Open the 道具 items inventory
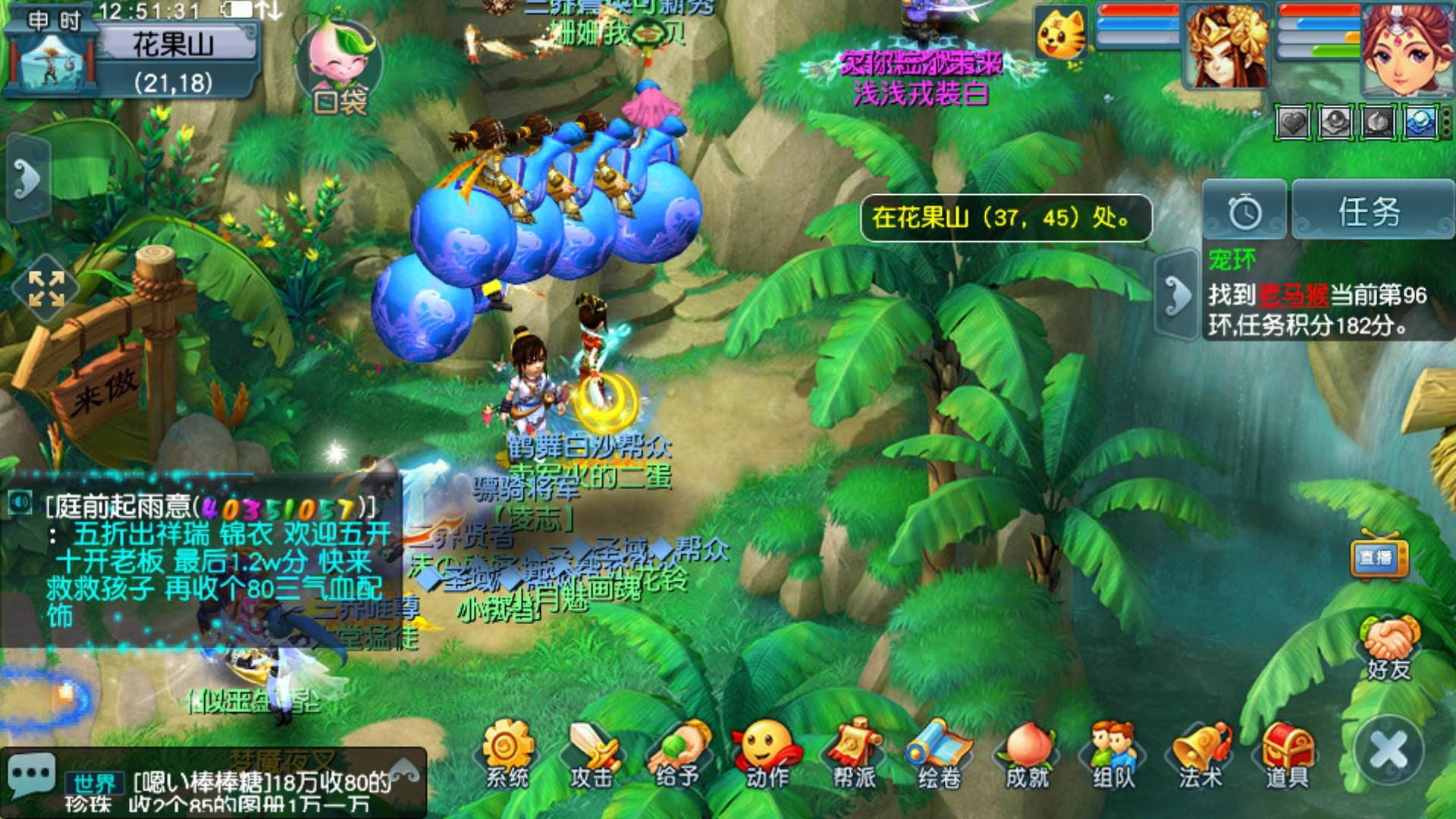Screen dimensions: 1456x819 click(1287, 755)
